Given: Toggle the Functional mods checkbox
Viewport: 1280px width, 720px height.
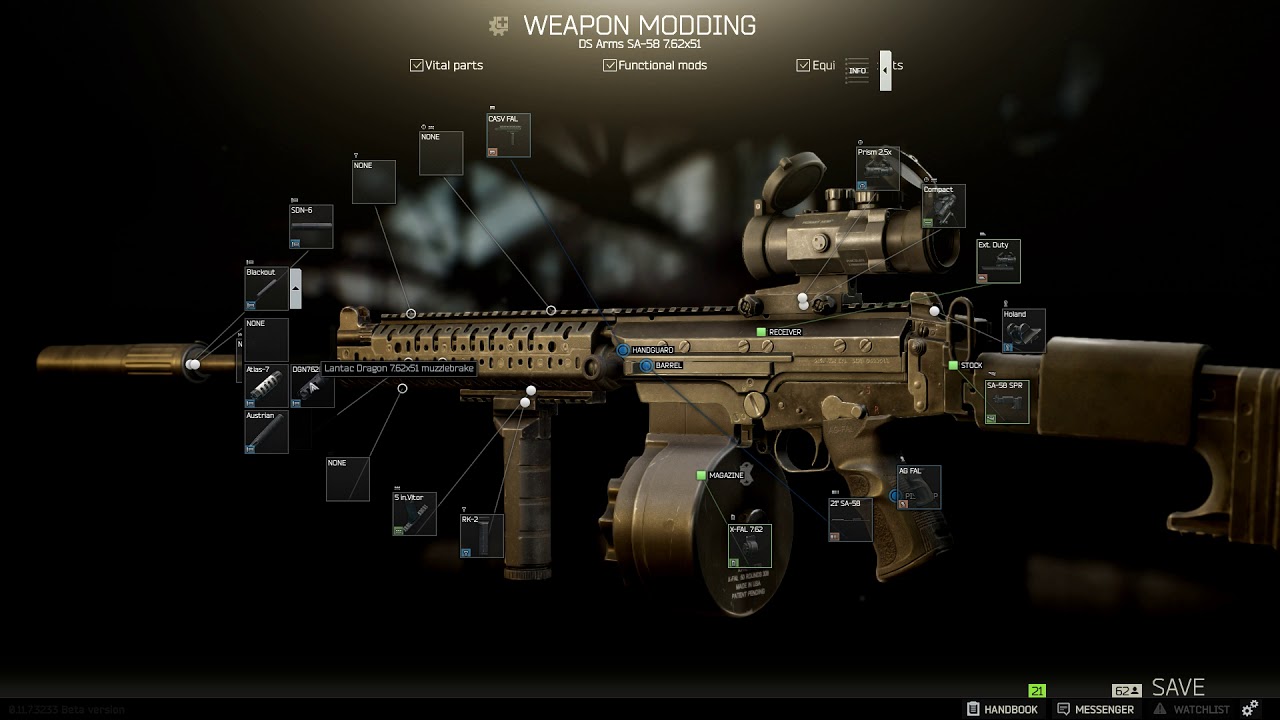Looking at the screenshot, I should [x=610, y=66].
